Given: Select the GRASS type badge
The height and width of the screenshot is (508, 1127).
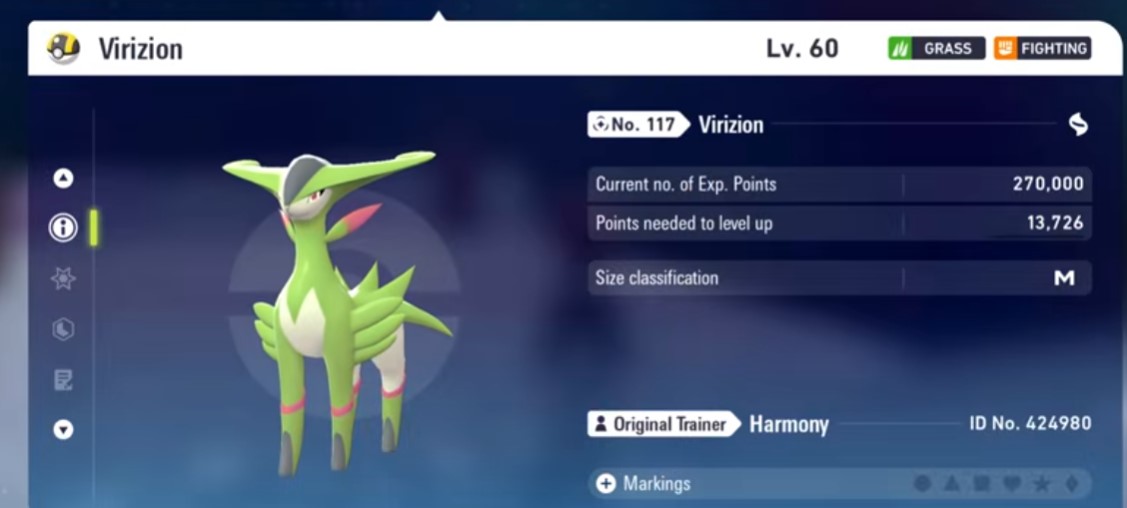Looking at the screenshot, I should click(x=936, y=48).
